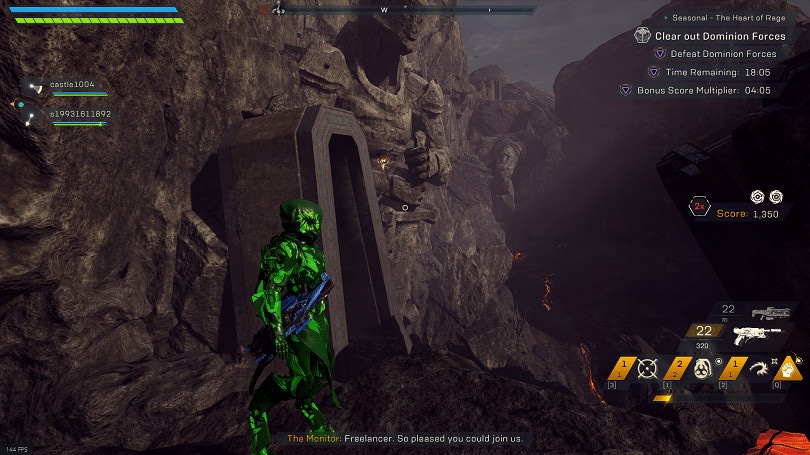Trigger the fist ultimate ability triangle
810x455 pixels.
point(788,367)
